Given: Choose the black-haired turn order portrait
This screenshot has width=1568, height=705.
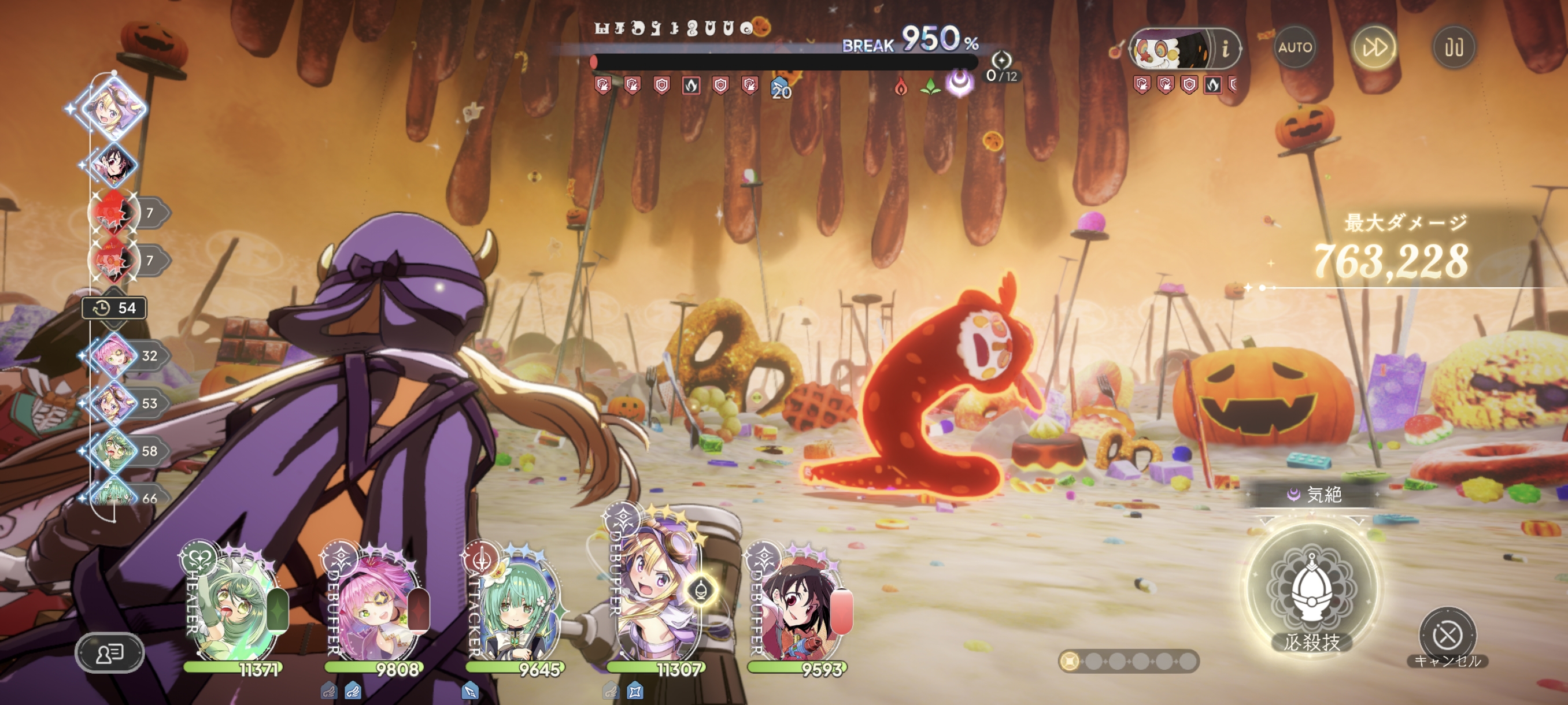Looking at the screenshot, I should pyautogui.click(x=114, y=164).
